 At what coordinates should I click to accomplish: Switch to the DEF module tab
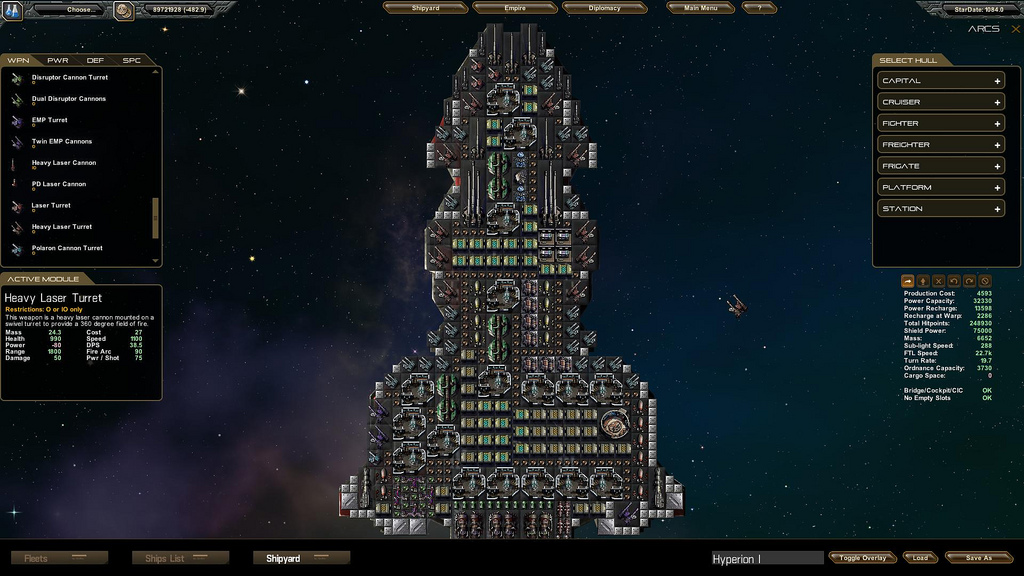click(95, 61)
